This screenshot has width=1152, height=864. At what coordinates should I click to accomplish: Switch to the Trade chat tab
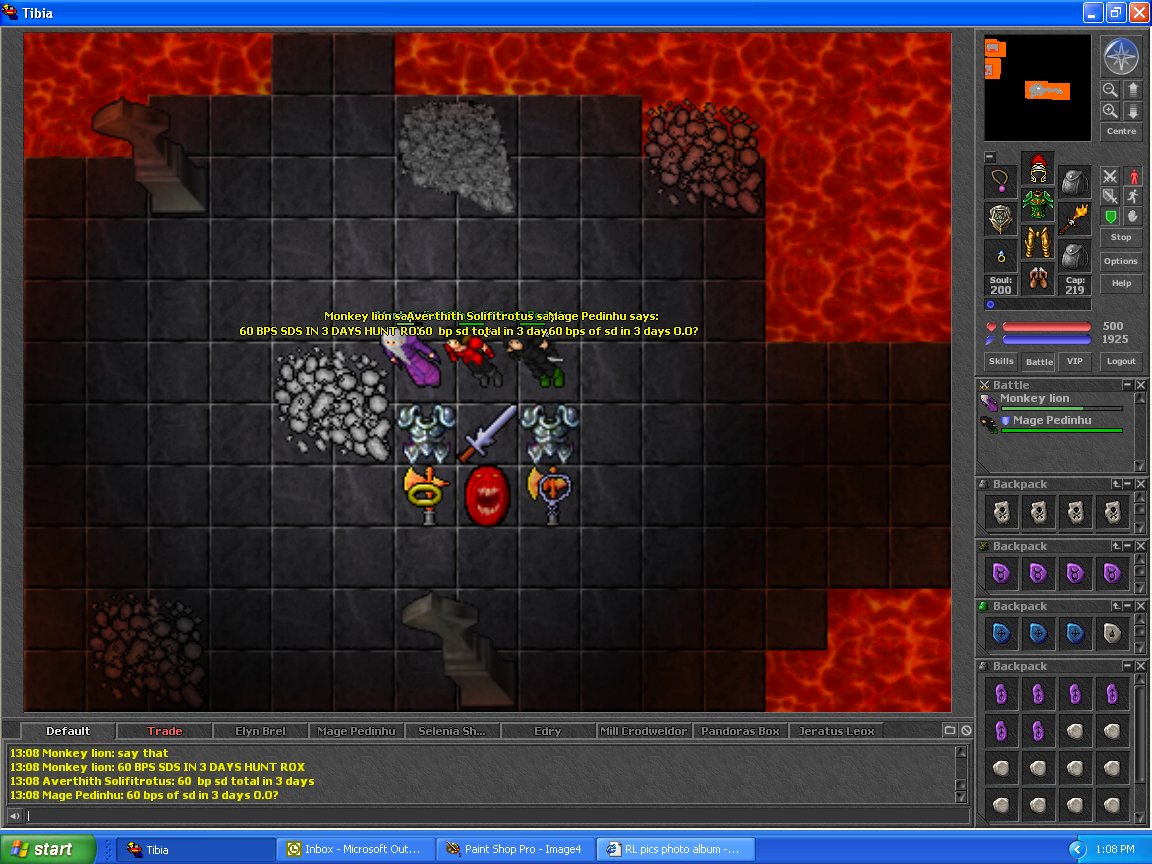tap(165, 731)
